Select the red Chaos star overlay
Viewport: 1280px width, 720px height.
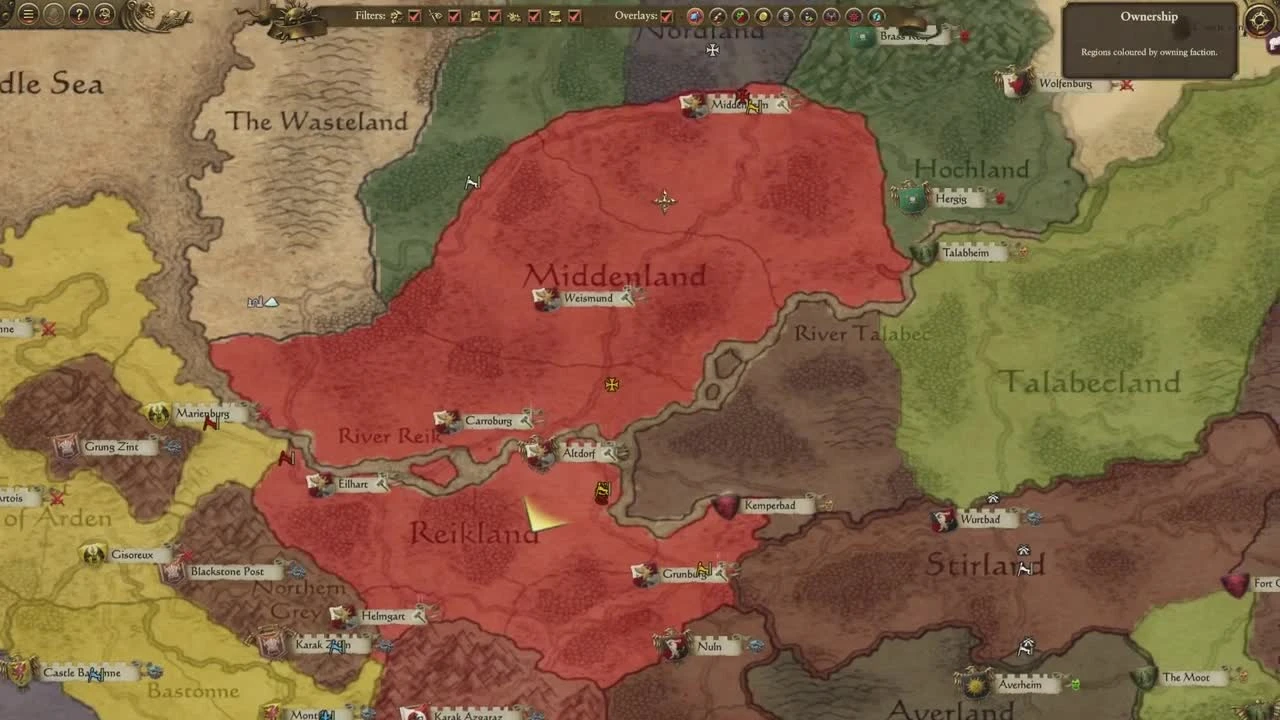(x=852, y=17)
